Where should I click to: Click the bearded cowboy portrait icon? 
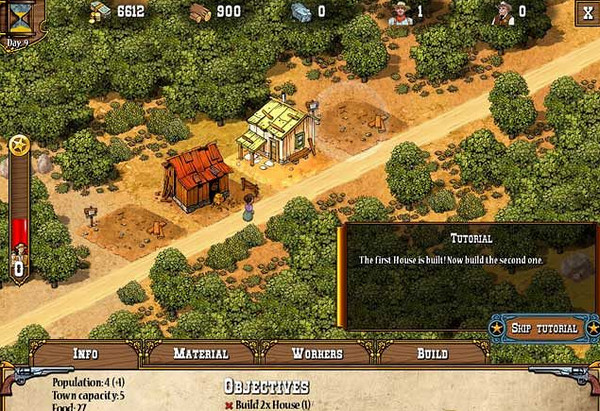pyautogui.click(x=503, y=13)
